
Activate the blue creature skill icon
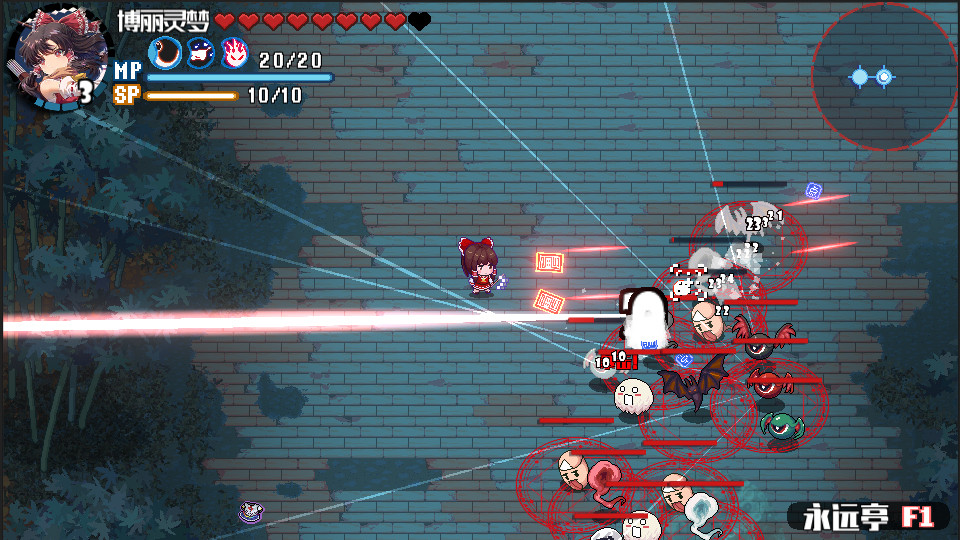coord(200,53)
